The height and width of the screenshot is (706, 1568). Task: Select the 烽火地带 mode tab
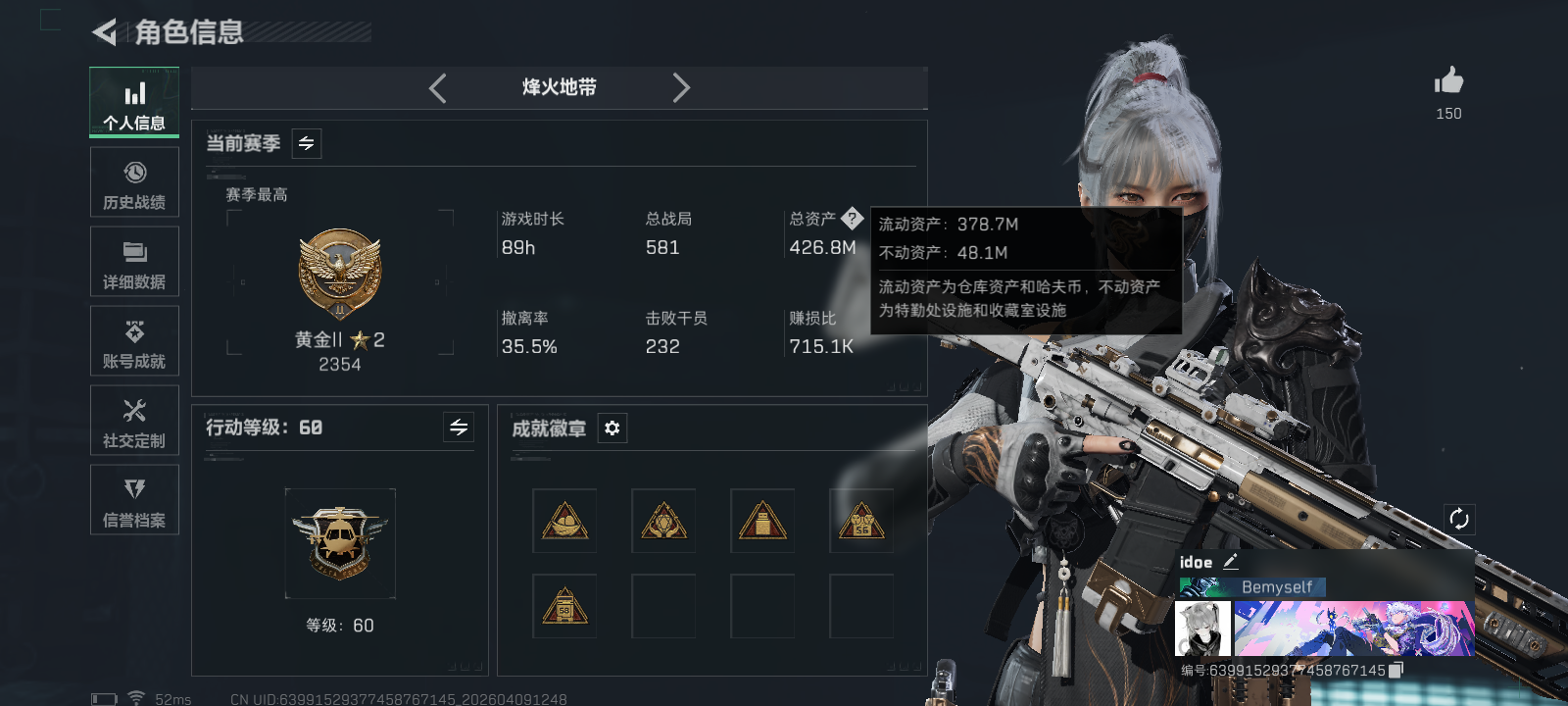point(557,87)
